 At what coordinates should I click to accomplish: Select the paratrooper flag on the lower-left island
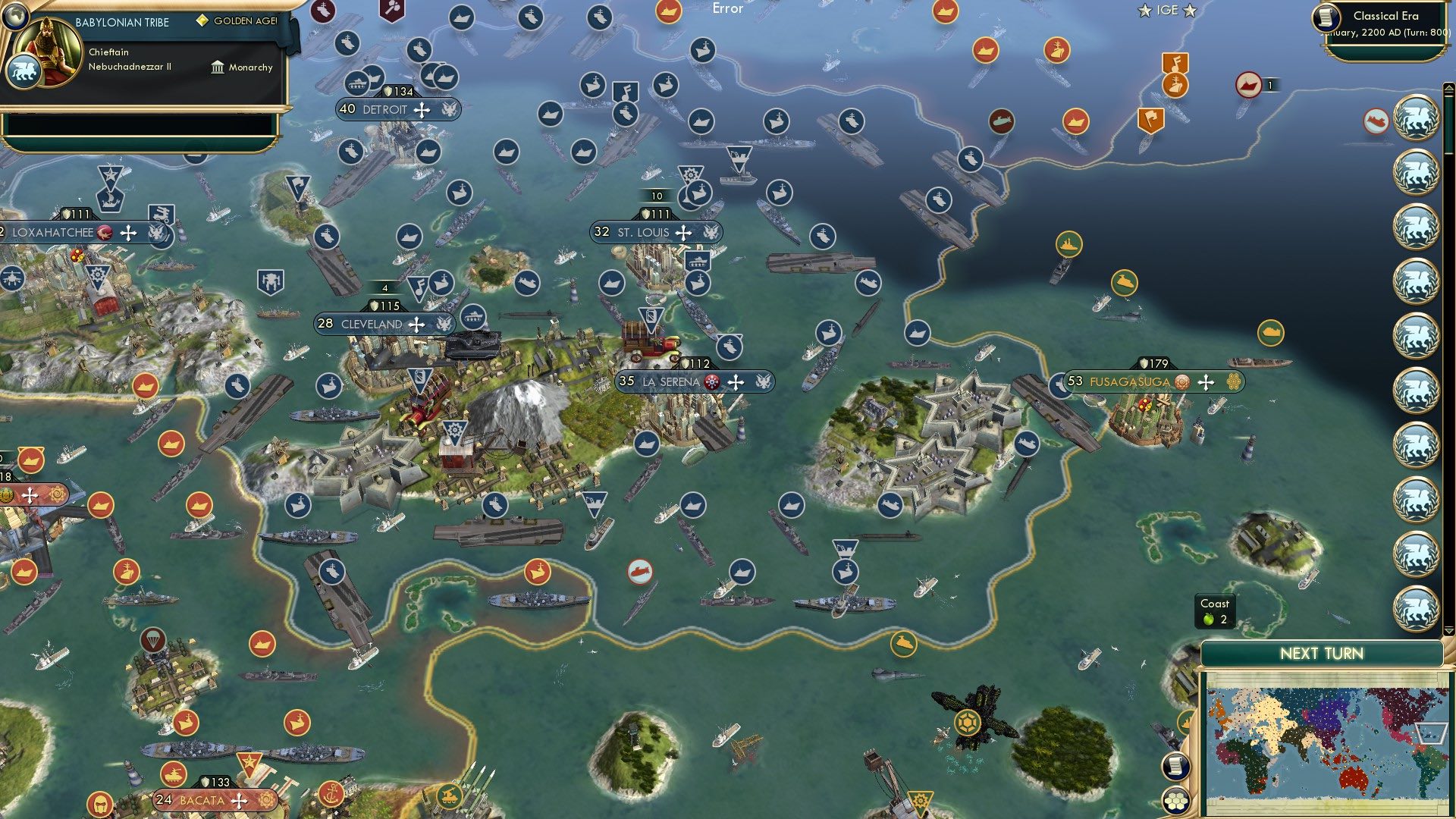click(x=154, y=640)
